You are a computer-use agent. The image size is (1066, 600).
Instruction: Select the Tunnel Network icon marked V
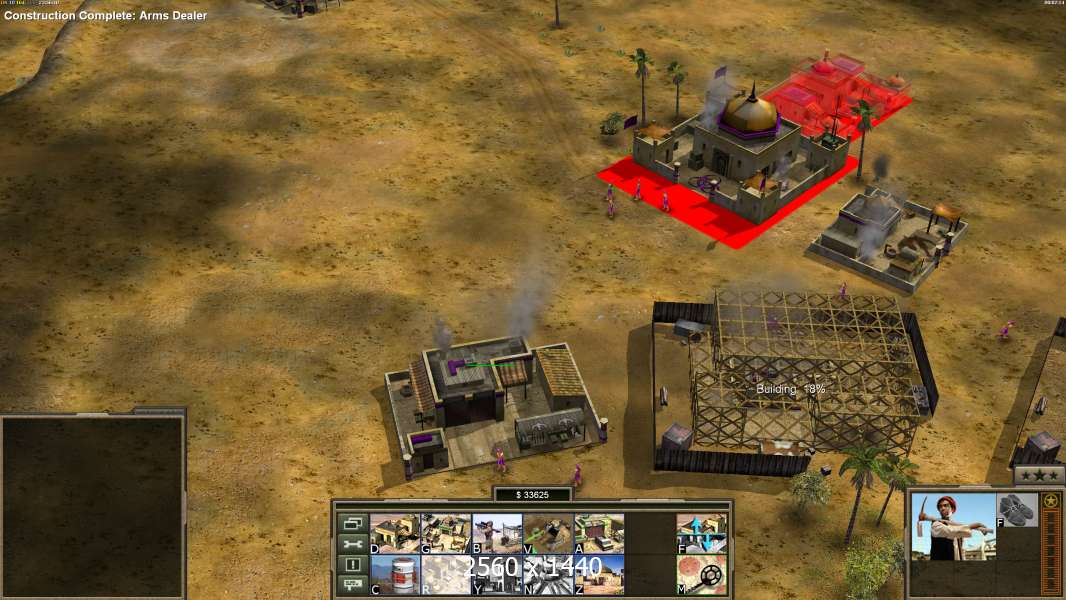click(x=547, y=533)
